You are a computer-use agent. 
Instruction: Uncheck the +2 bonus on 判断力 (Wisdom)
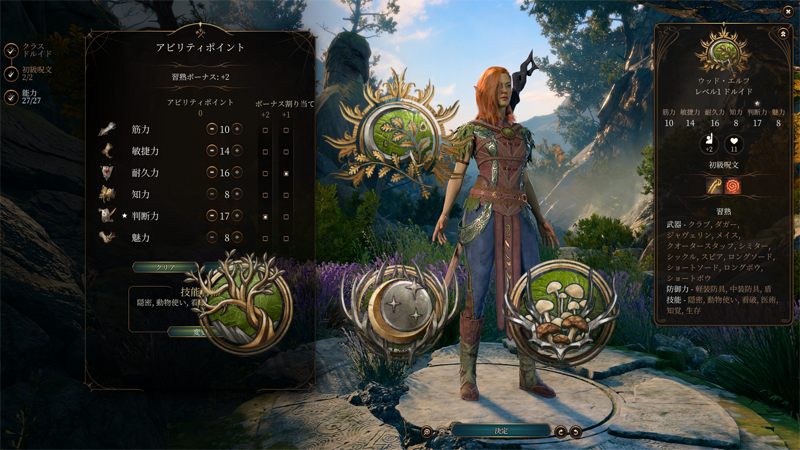pyautogui.click(x=265, y=216)
